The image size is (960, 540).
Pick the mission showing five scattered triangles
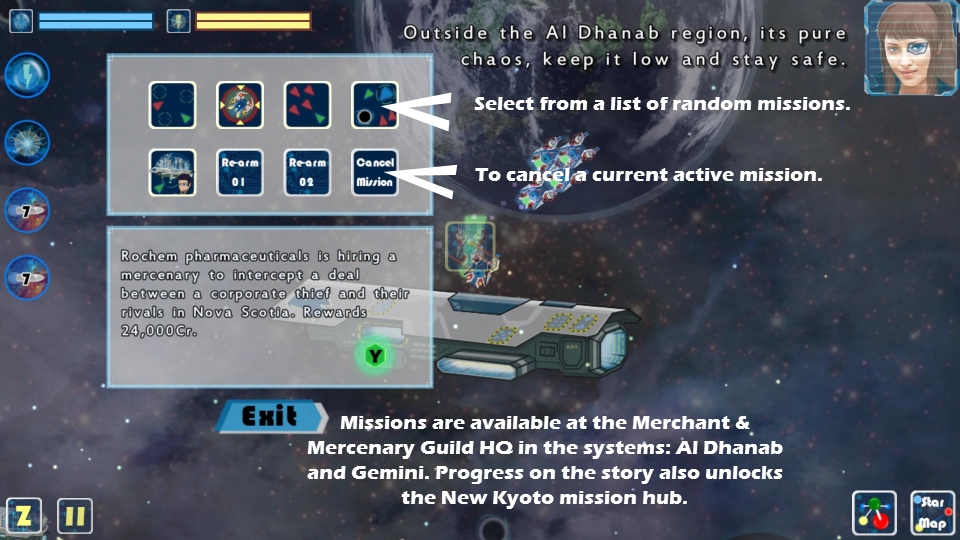tap(307, 105)
